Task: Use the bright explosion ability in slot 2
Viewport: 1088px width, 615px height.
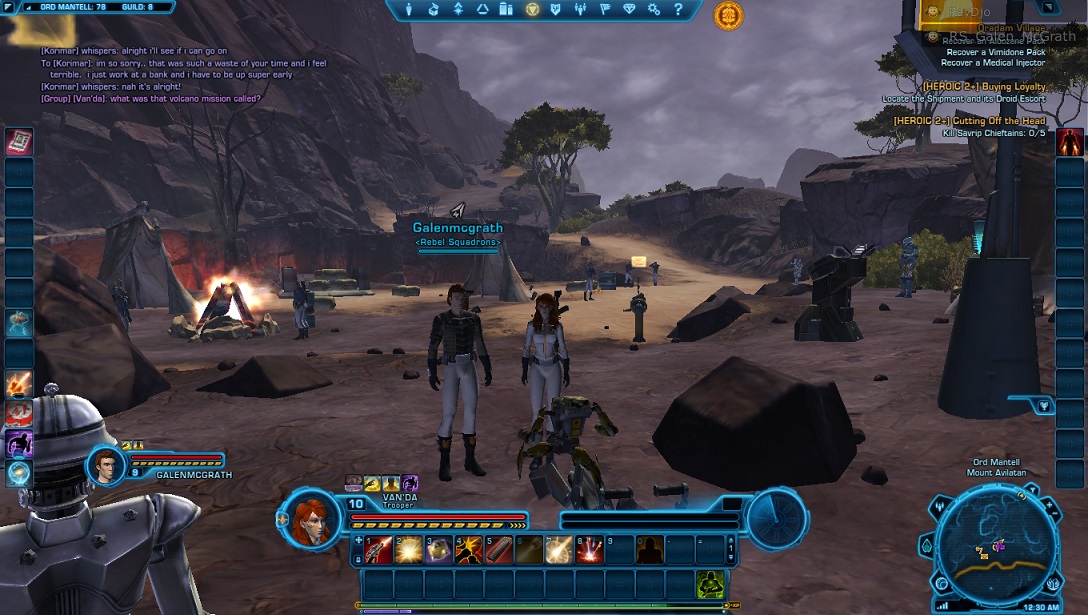Action: (408, 549)
